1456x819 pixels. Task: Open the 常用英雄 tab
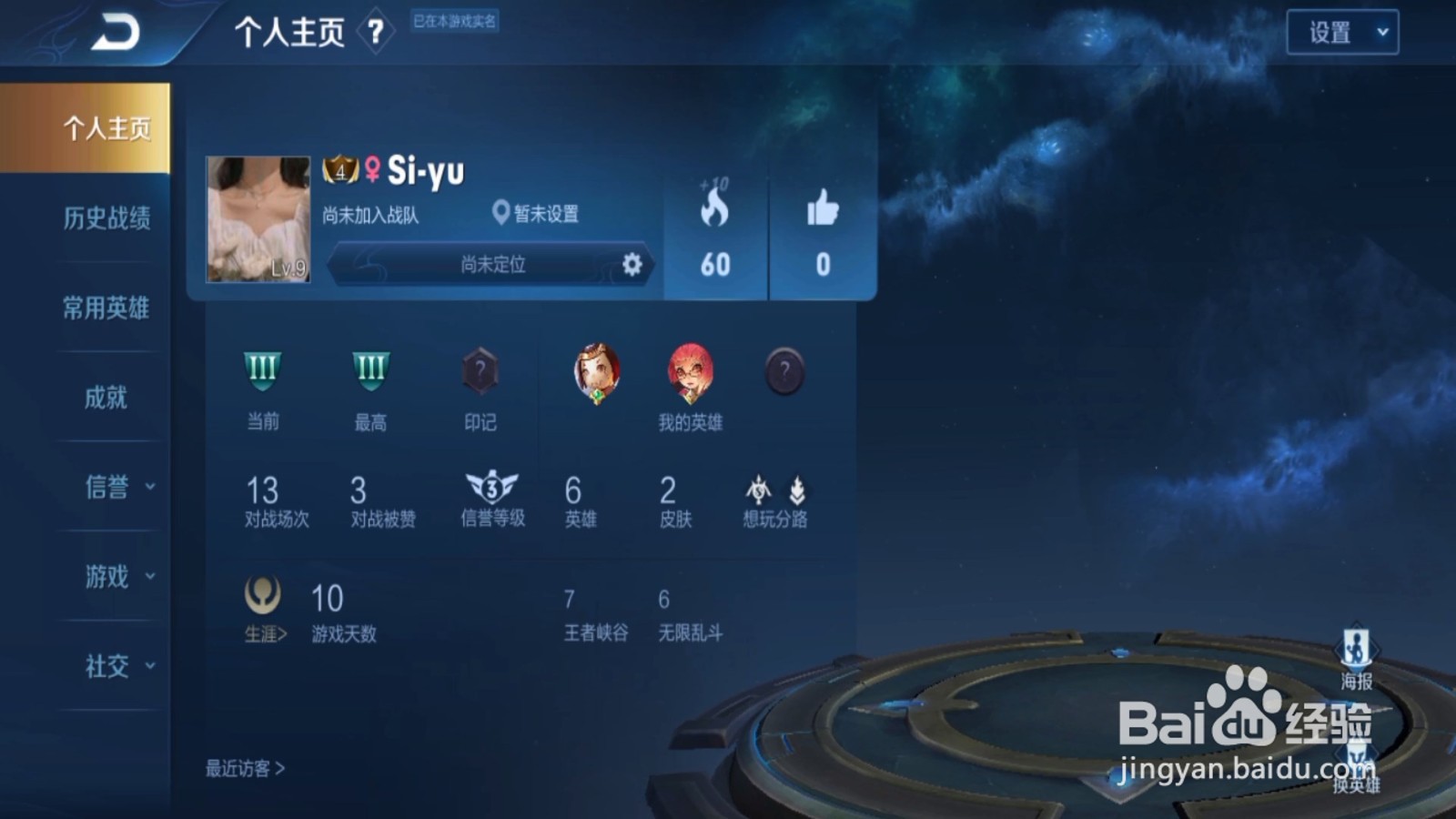pos(106,308)
